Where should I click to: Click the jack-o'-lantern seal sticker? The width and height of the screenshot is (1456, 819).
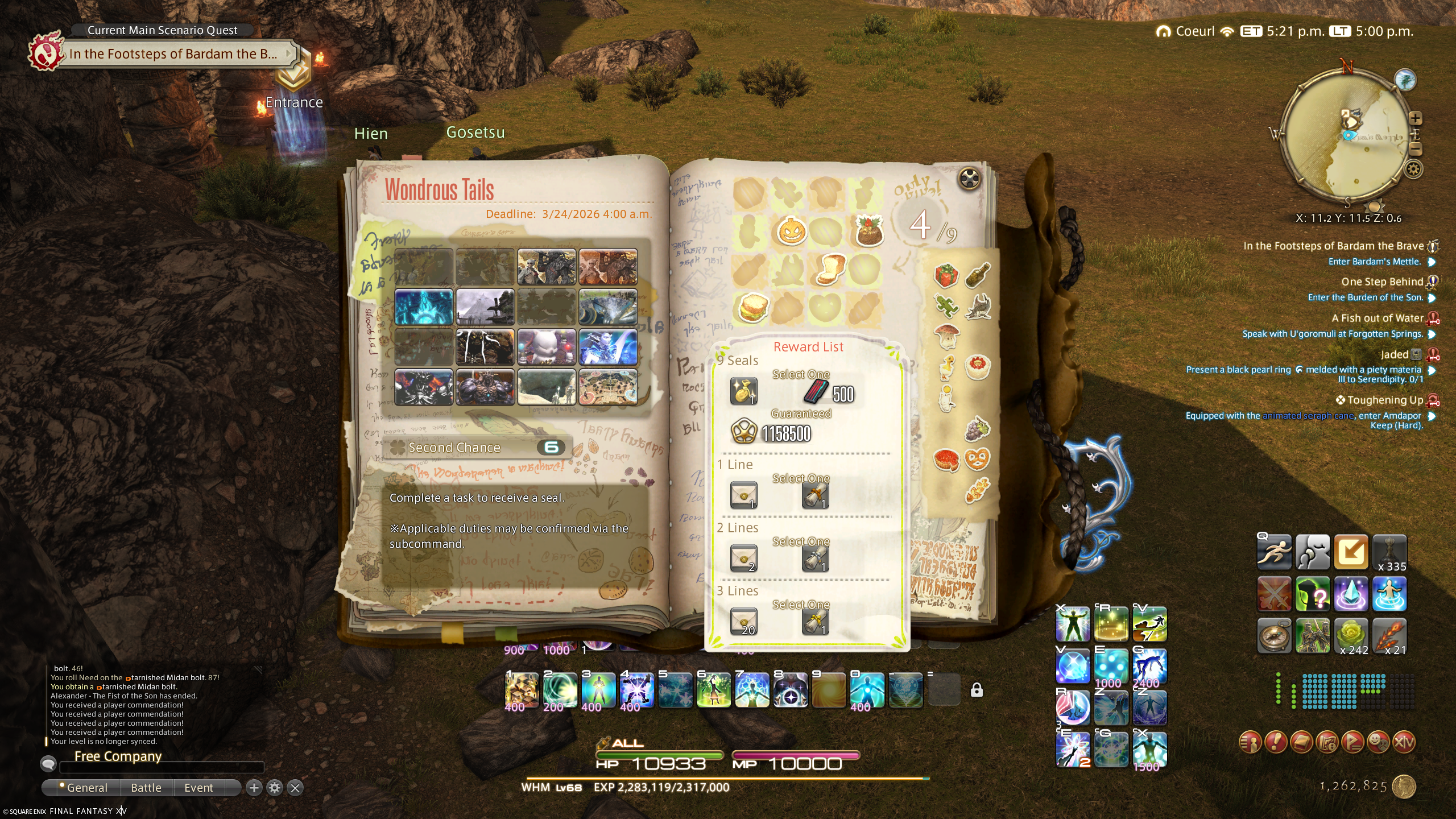click(x=791, y=231)
